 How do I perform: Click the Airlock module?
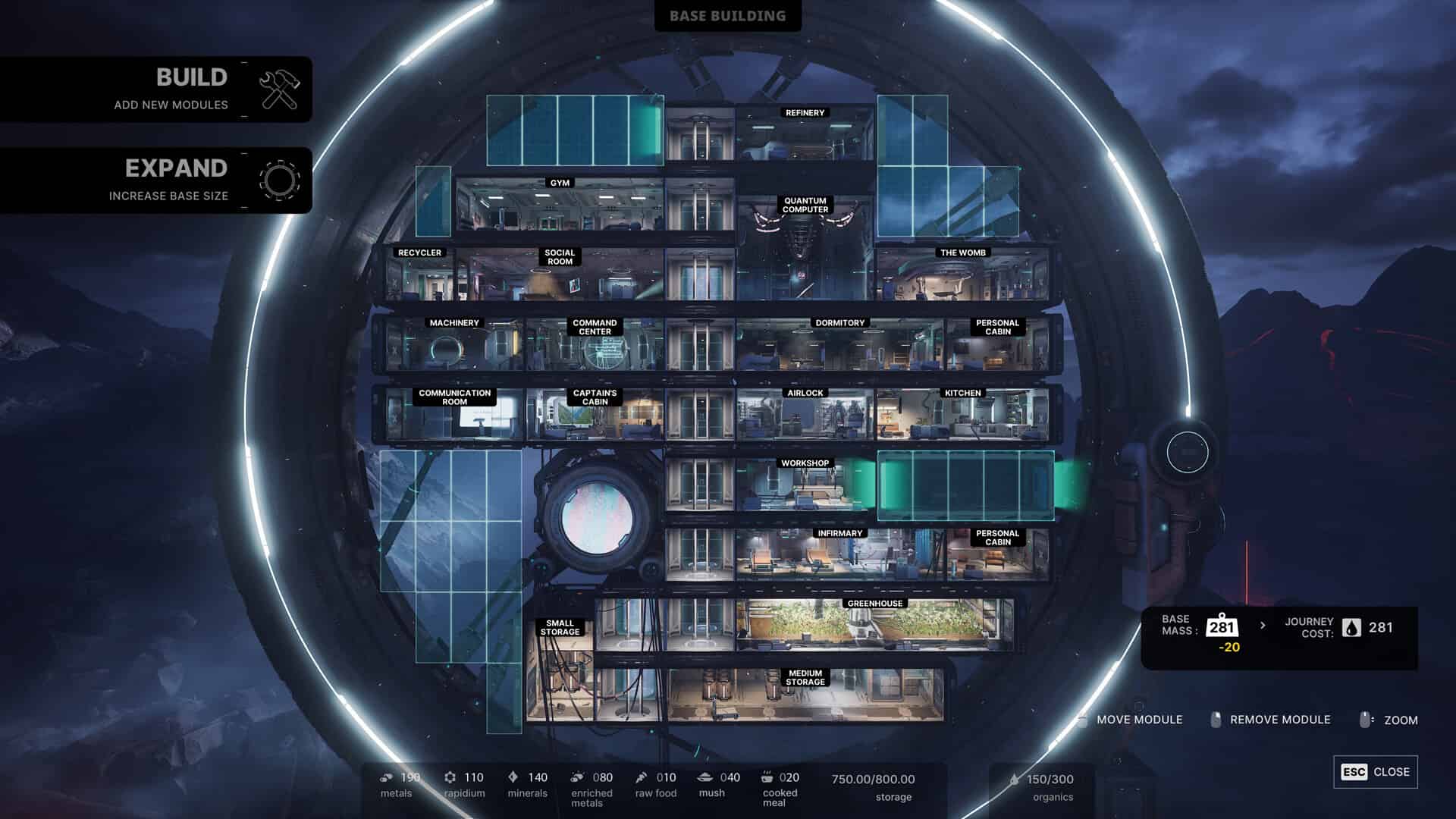pyautogui.click(x=805, y=416)
